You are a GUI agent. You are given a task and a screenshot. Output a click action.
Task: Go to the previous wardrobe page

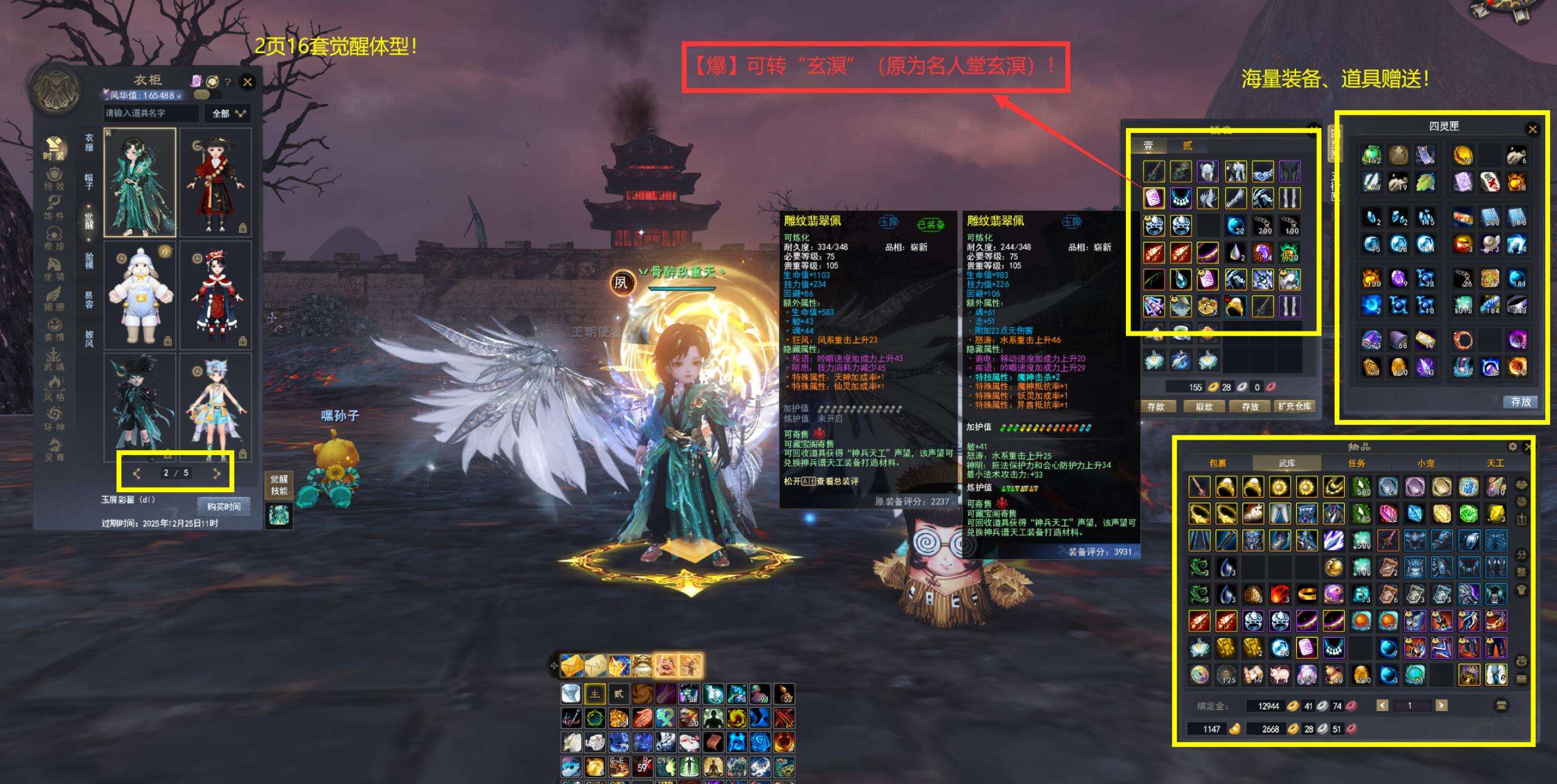coord(137,474)
